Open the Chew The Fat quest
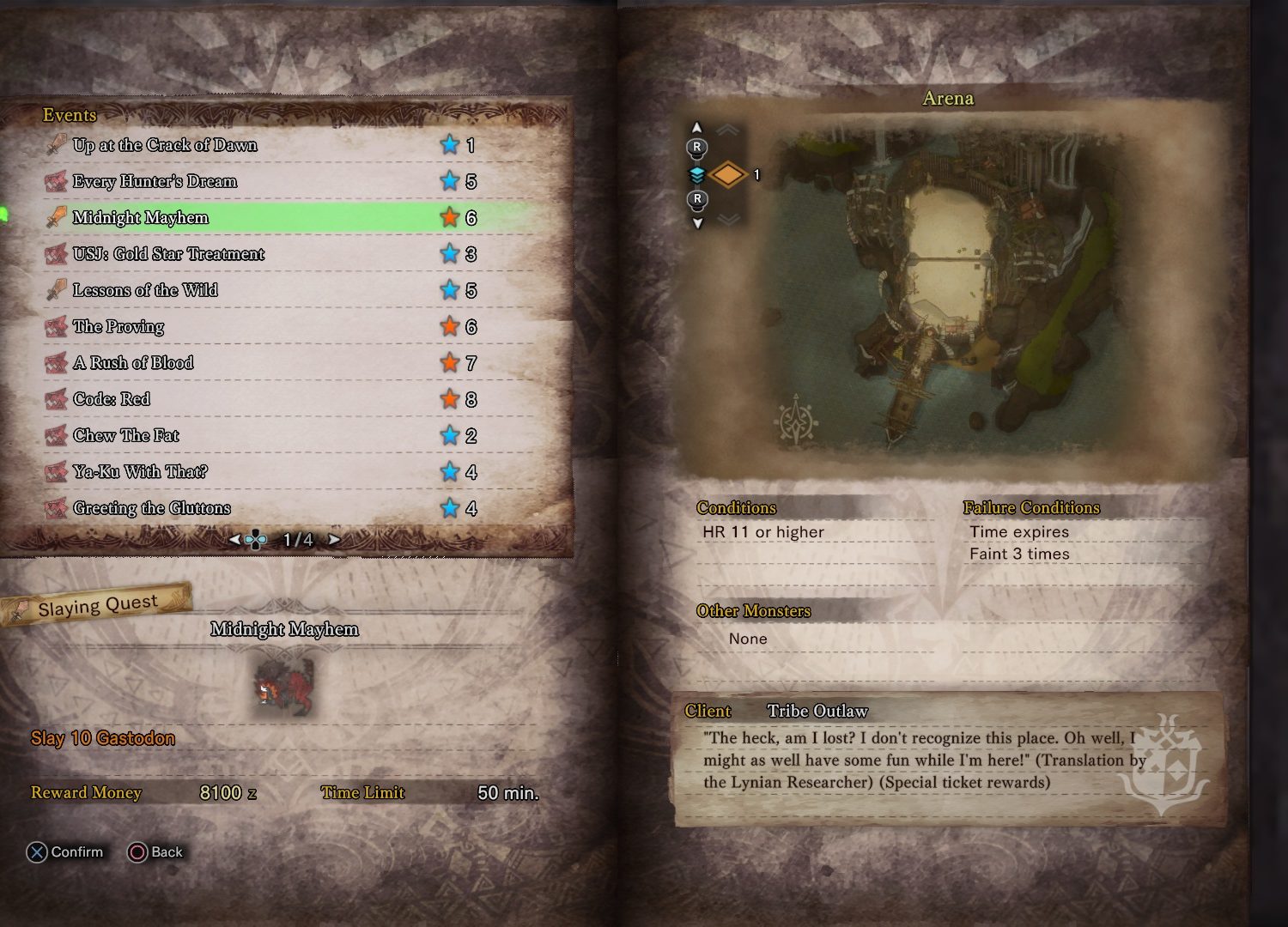The image size is (1288, 927). (126, 435)
